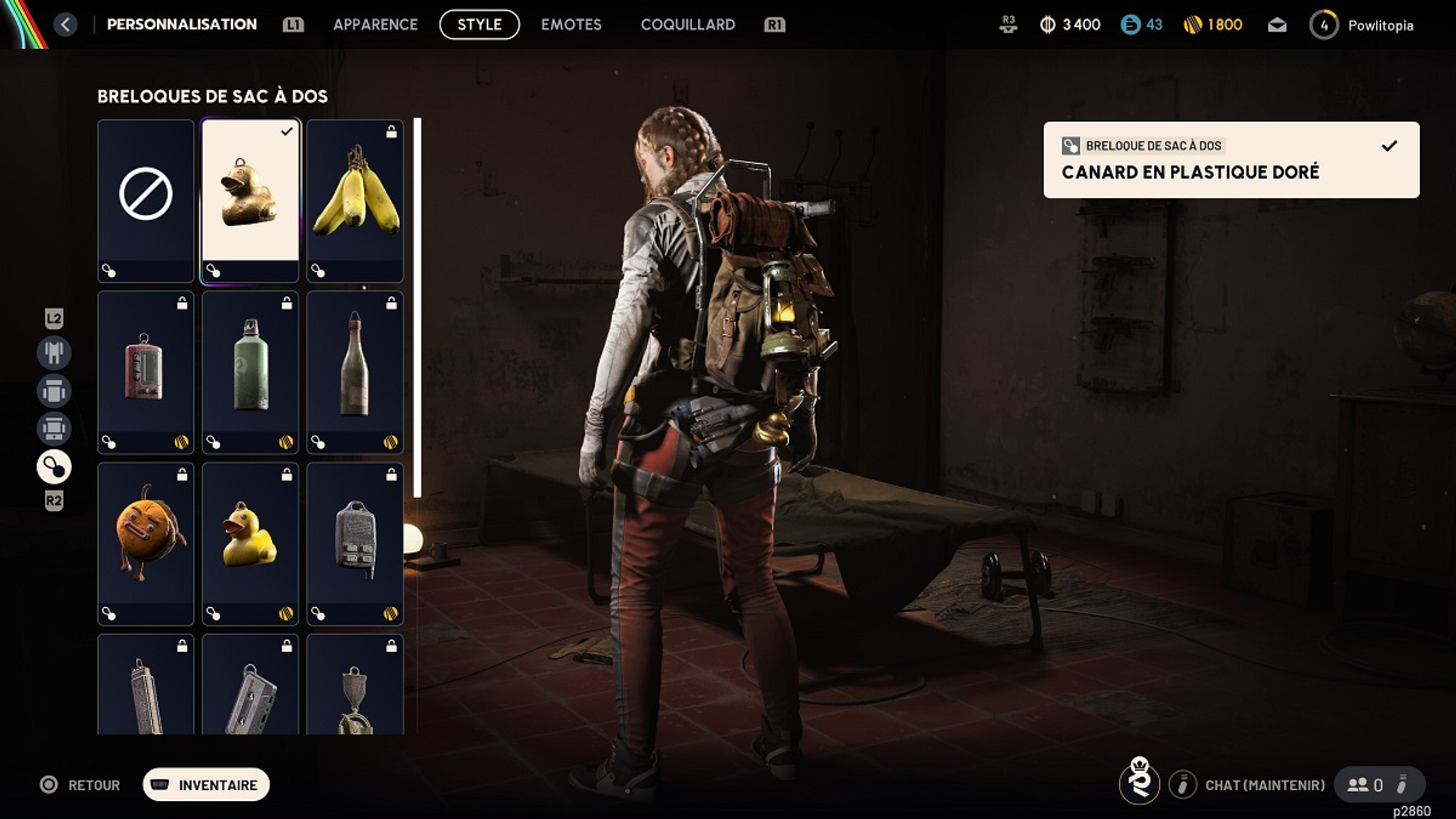
Task: Pick the yellow rubber duck charm
Action: pos(250,543)
